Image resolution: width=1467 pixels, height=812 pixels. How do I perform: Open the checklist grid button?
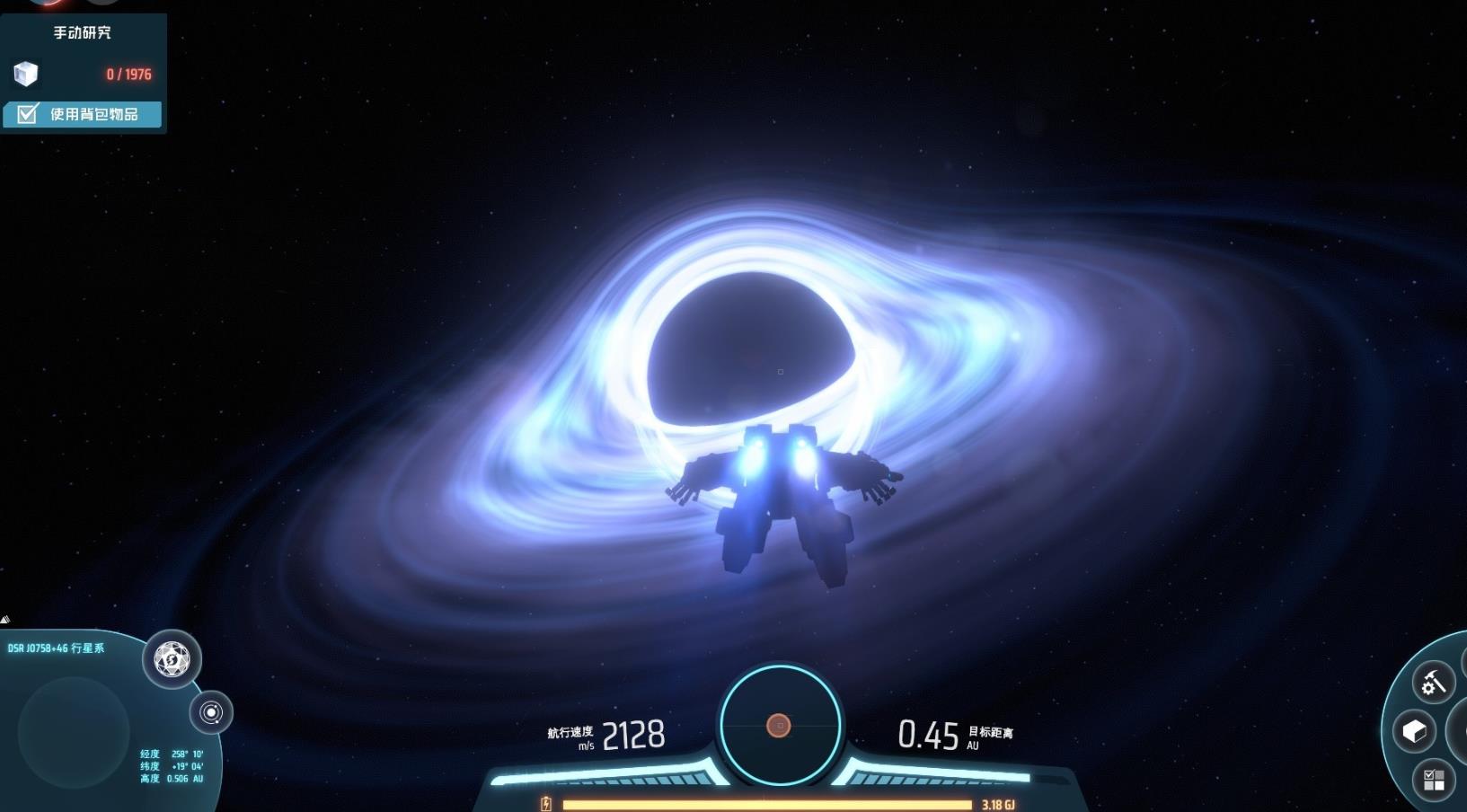click(x=1434, y=780)
